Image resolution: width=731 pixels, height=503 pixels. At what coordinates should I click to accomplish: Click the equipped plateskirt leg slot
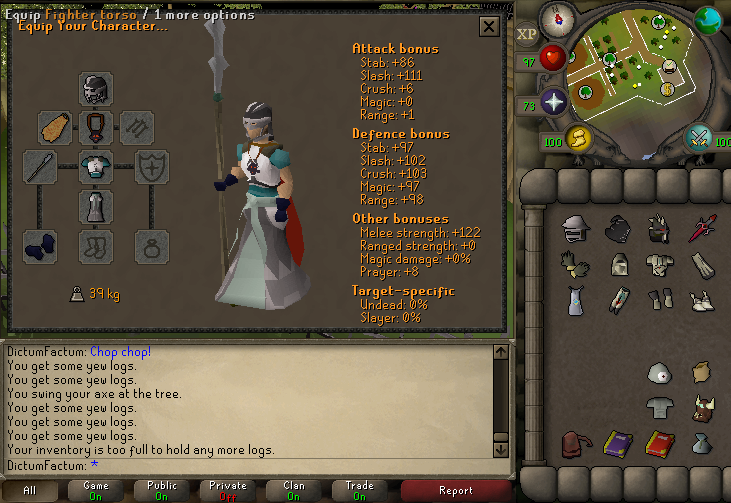pos(96,207)
